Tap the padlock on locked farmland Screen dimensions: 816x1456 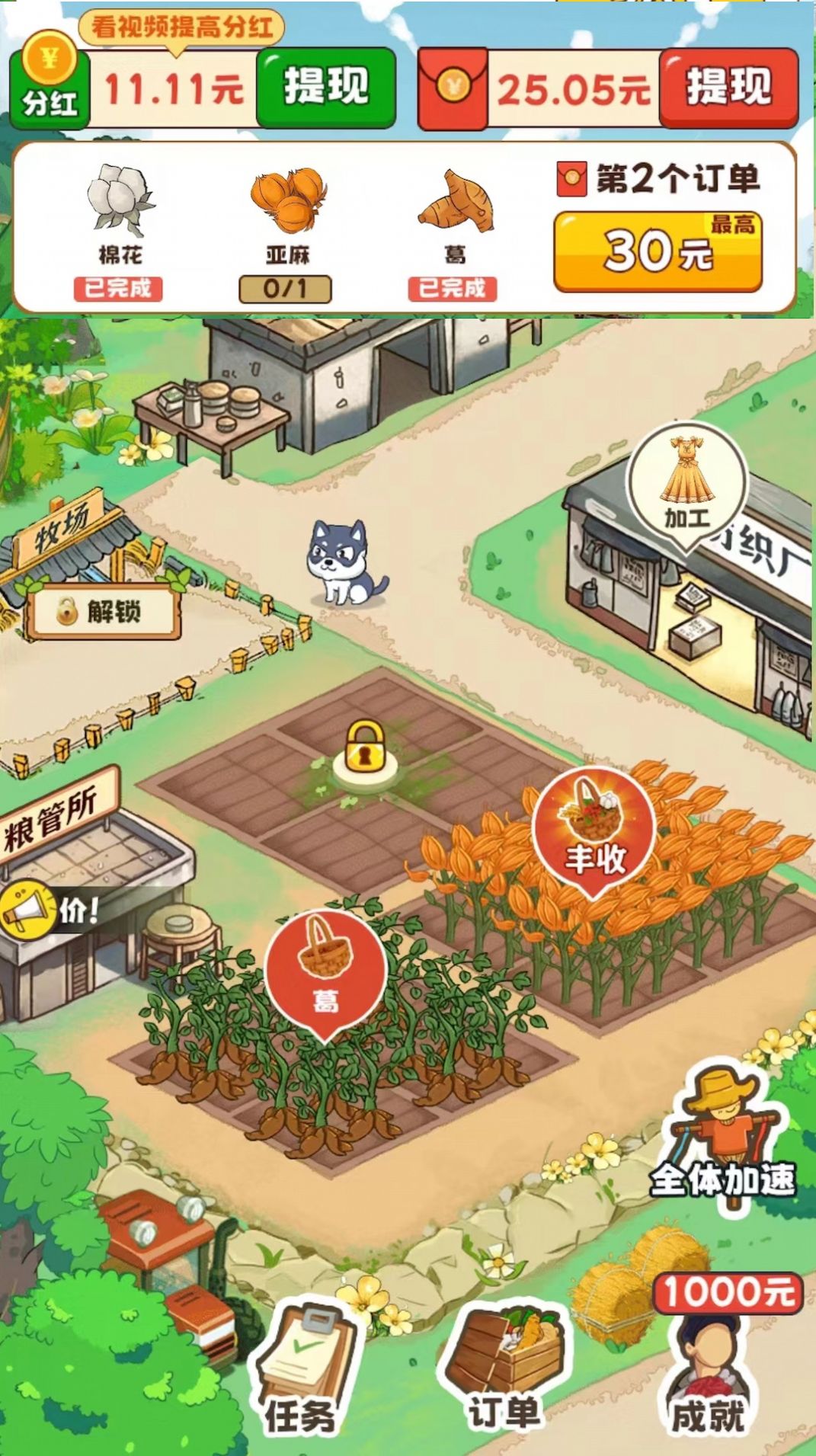tap(365, 750)
